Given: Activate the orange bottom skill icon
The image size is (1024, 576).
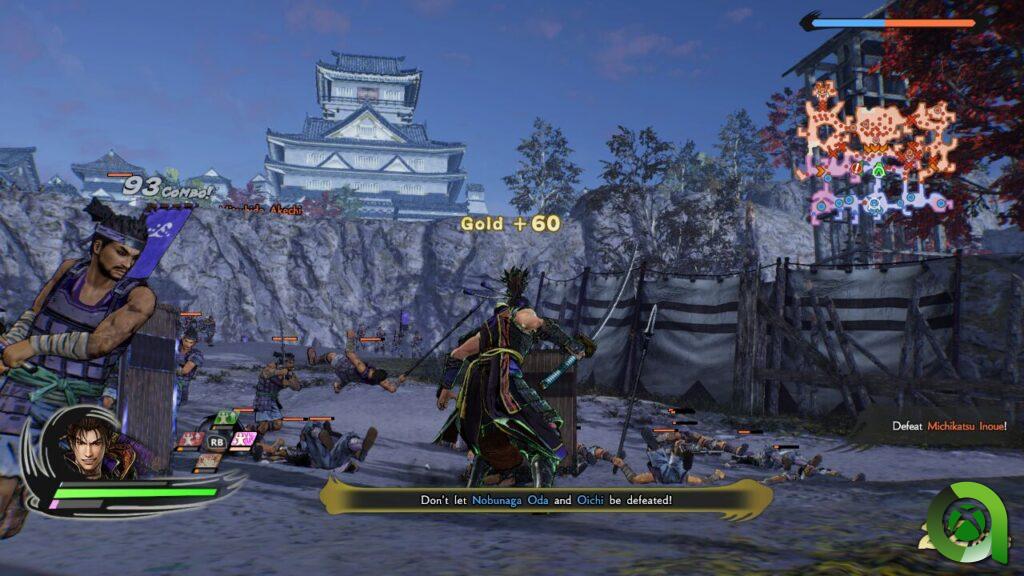Looking at the screenshot, I should (208, 460).
